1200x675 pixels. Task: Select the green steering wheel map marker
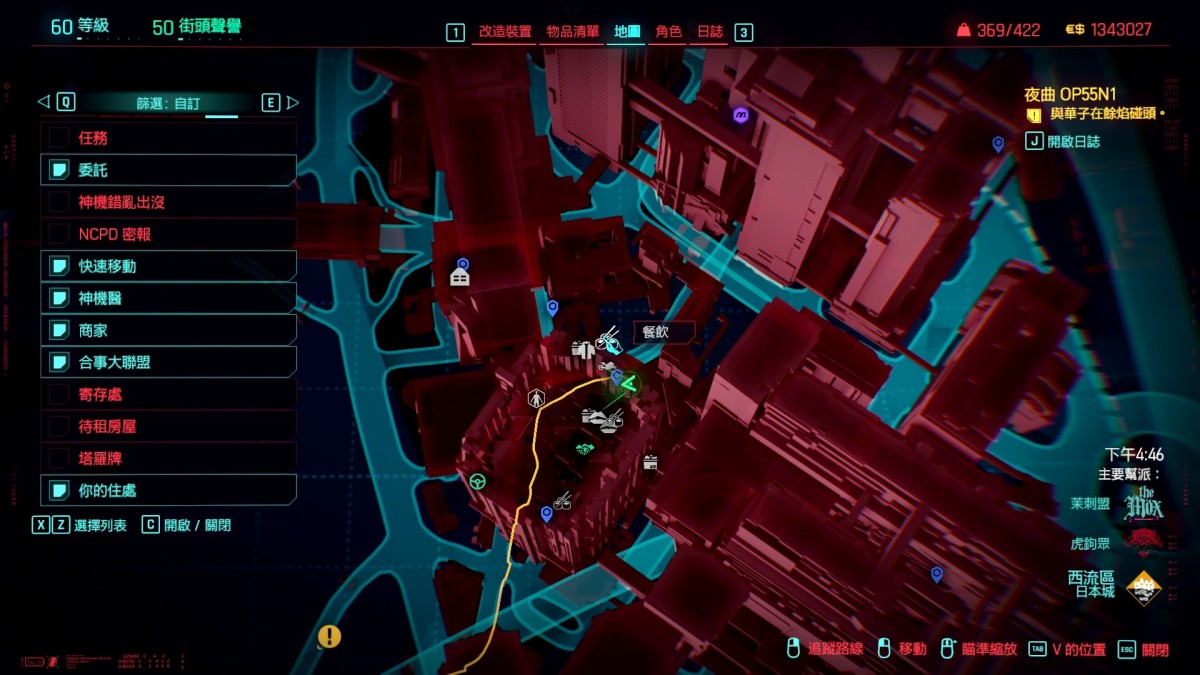[x=478, y=481]
